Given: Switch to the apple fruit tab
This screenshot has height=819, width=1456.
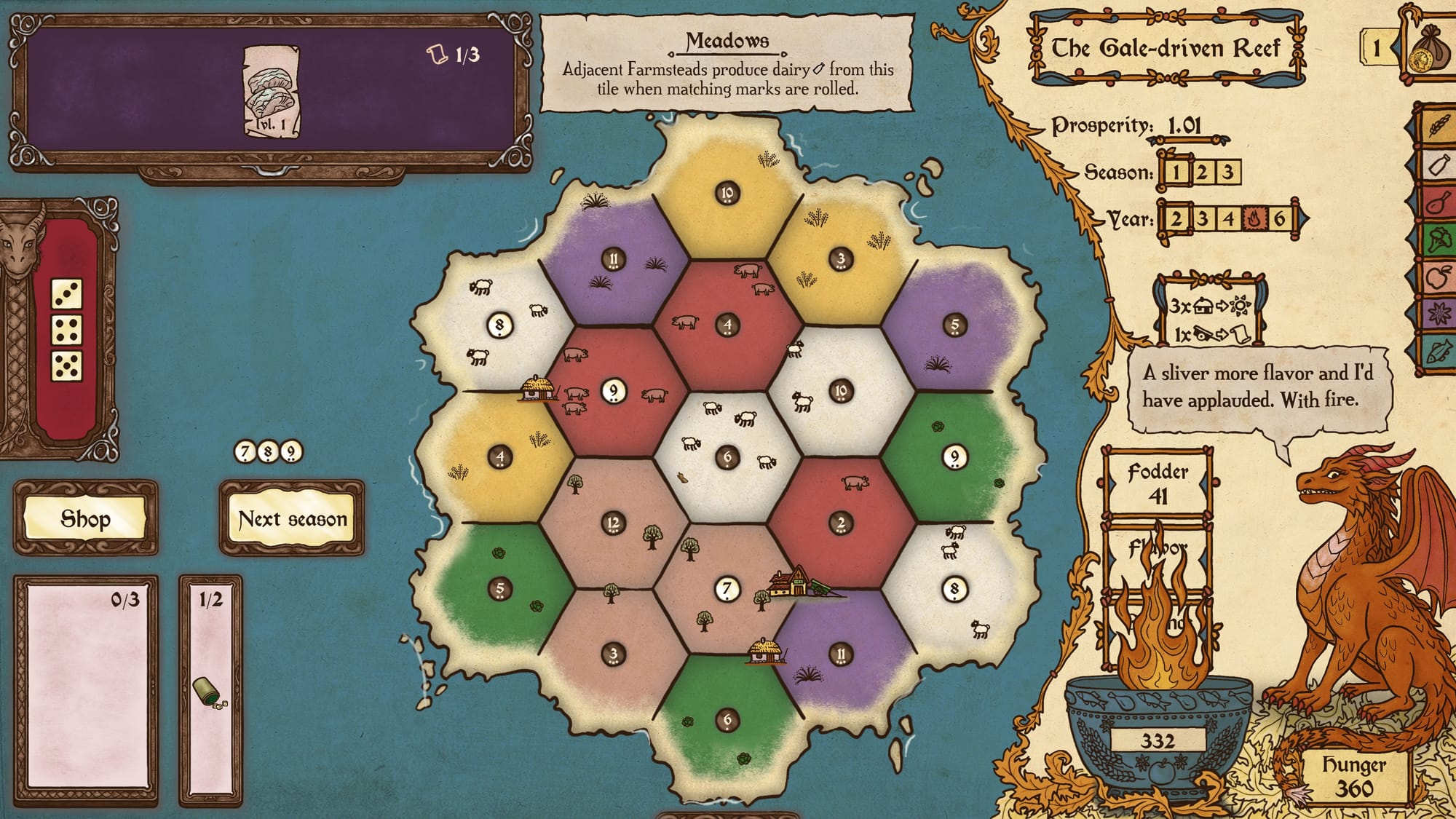Looking at the screenshot, I should (1438, 277).
